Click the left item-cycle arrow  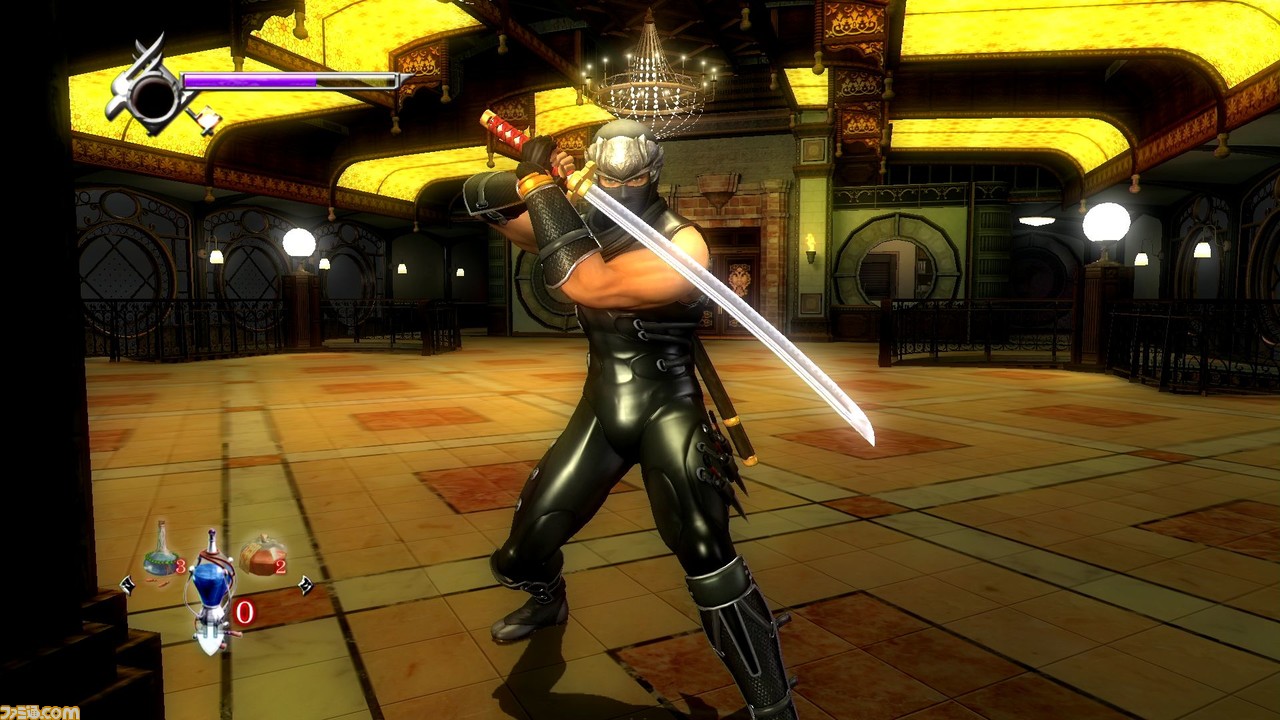coord(126,584)
